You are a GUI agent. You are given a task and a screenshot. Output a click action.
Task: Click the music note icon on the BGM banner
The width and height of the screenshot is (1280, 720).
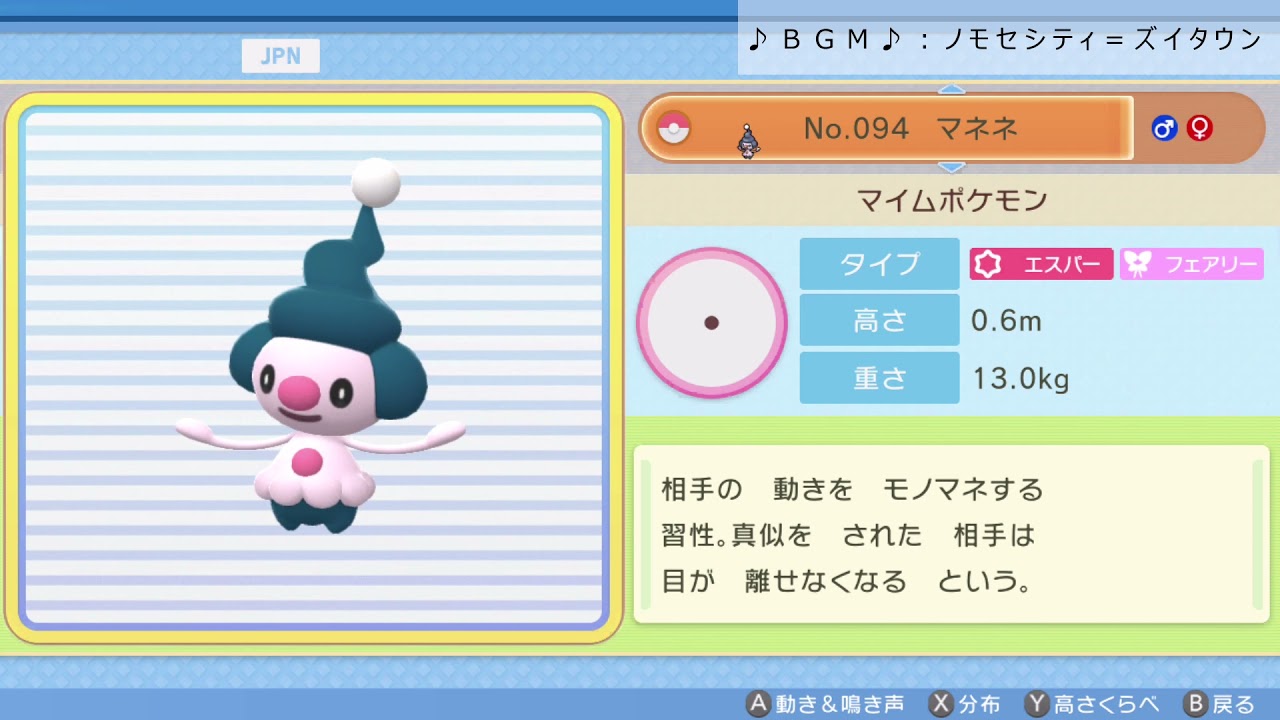tap(757, 40)
